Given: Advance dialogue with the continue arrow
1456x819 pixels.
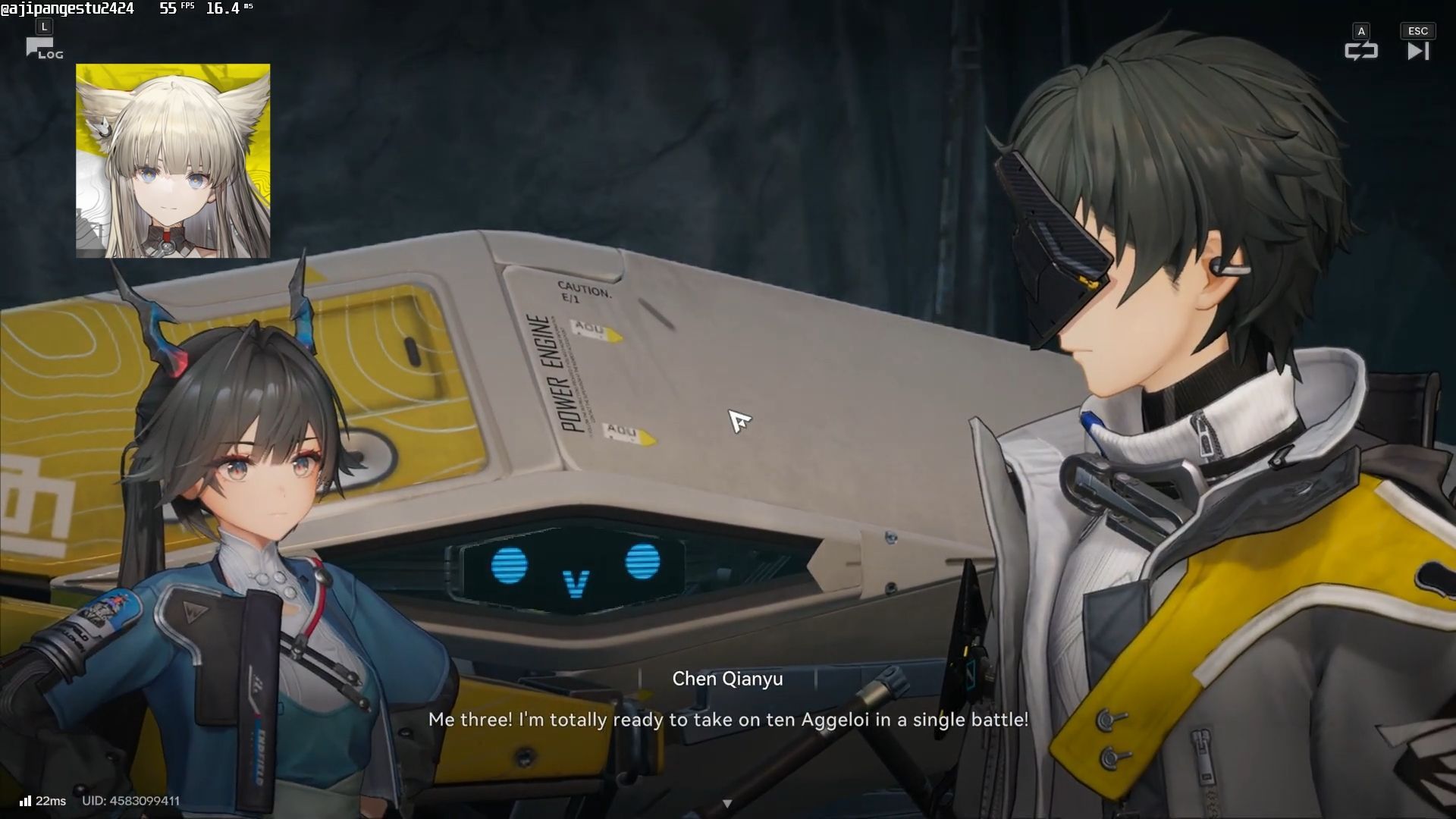Looking at the screenshot, I should [x=727, y=803].
